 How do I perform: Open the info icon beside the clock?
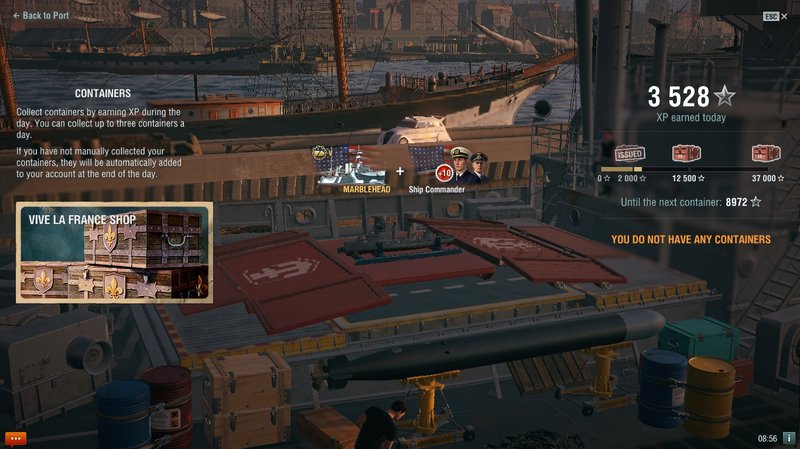pyautogui.click(x=788, y=438)
